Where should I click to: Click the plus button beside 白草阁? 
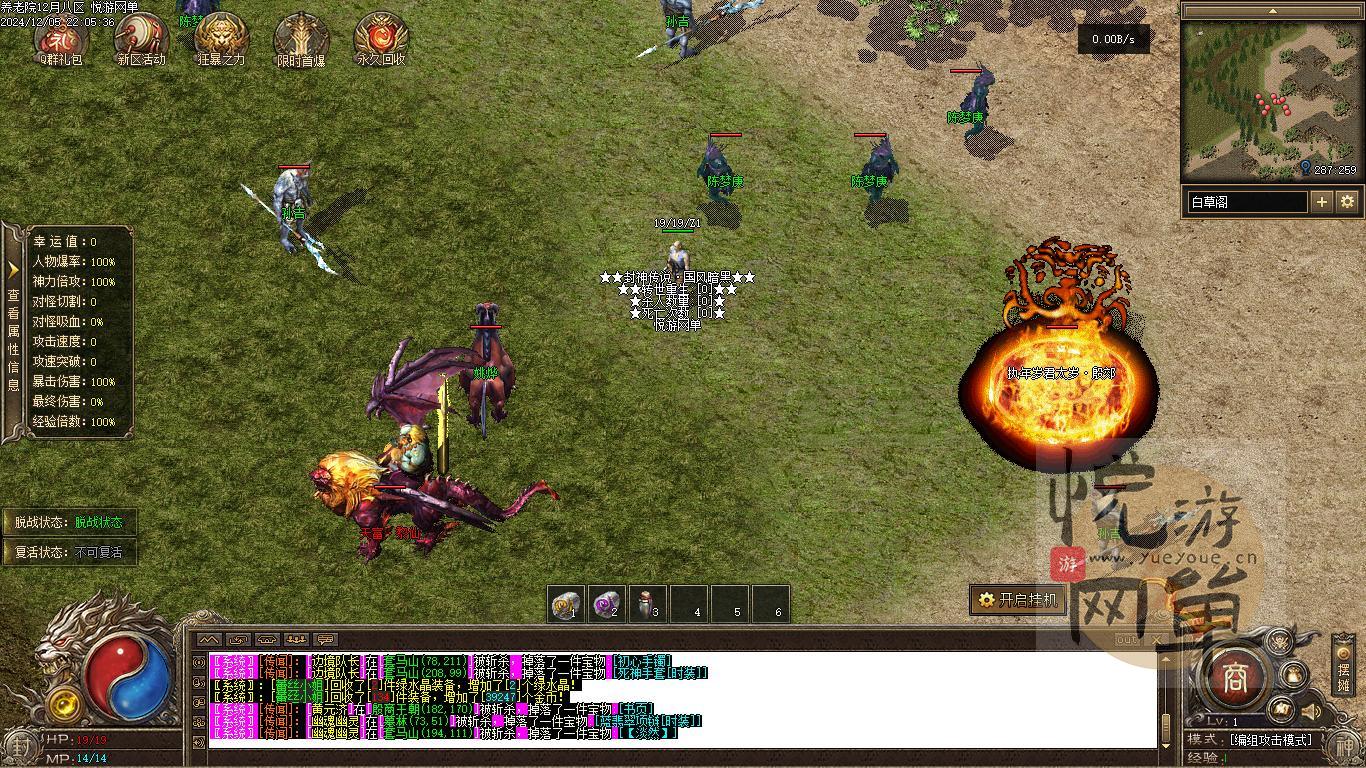pyautogui.click(x=1322, y=201)
